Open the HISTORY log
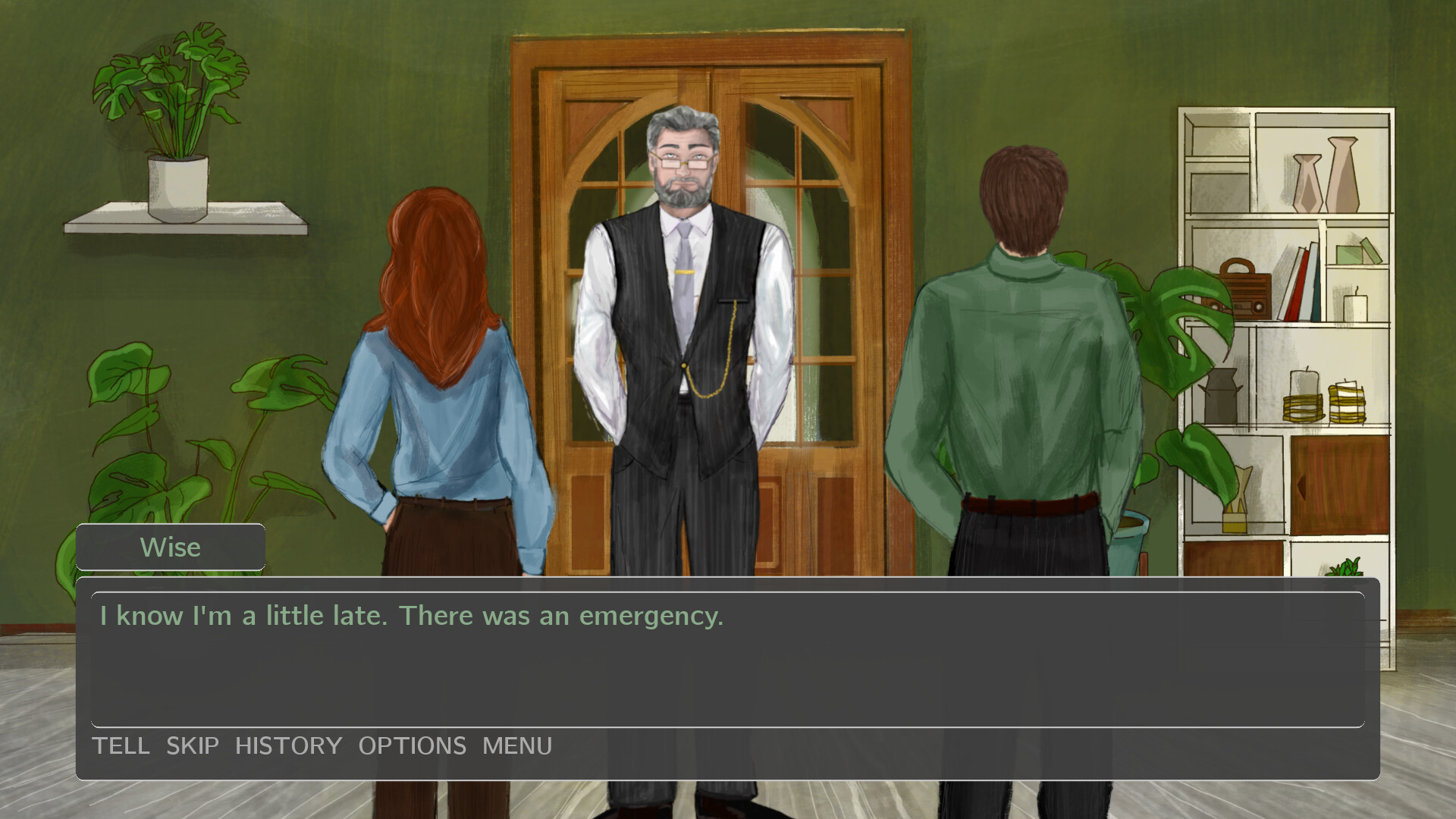 pyautogui.click(x=289, y=745)
